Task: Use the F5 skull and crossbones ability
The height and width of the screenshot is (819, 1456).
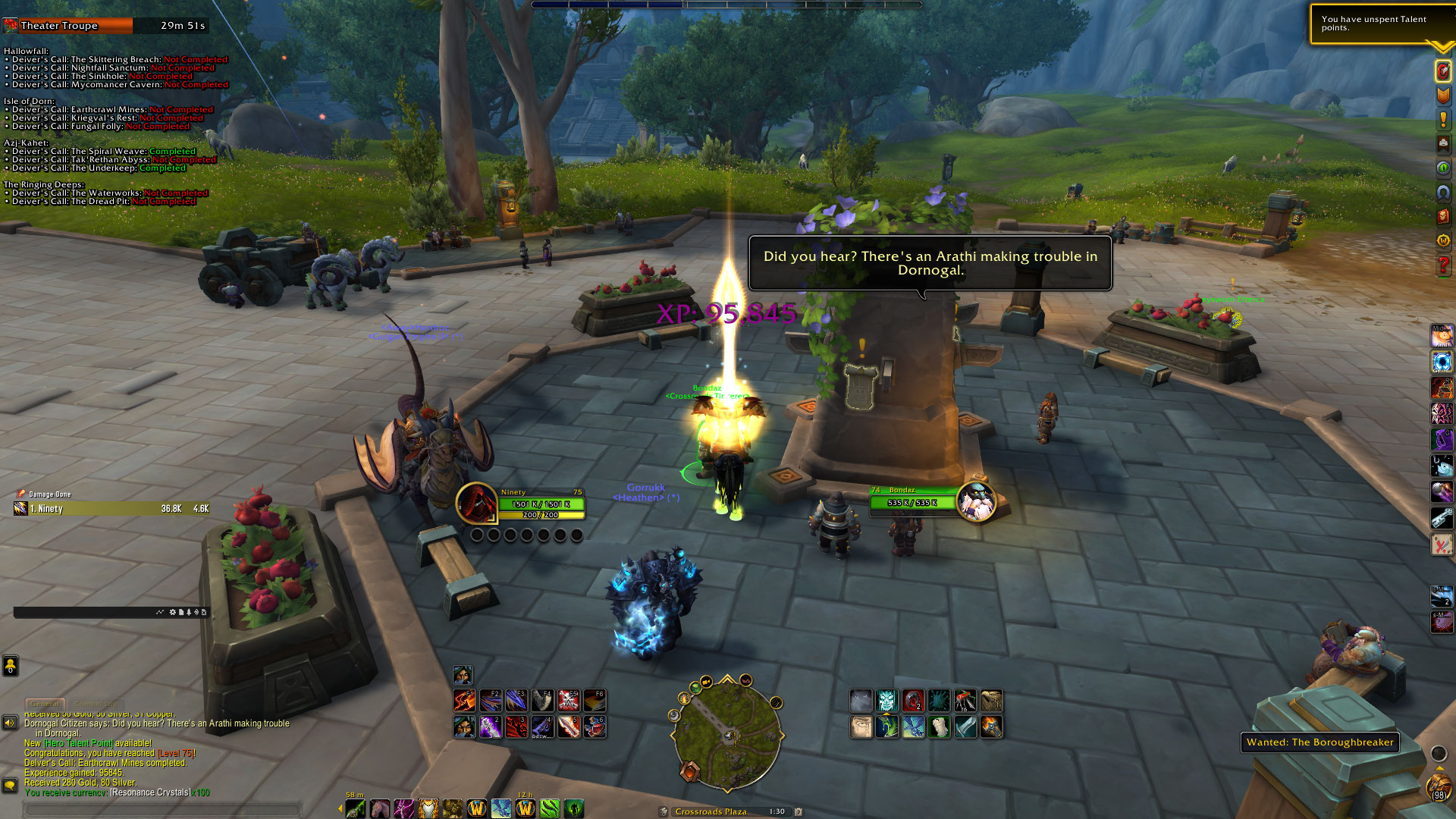Action: (x=569, y=700)
